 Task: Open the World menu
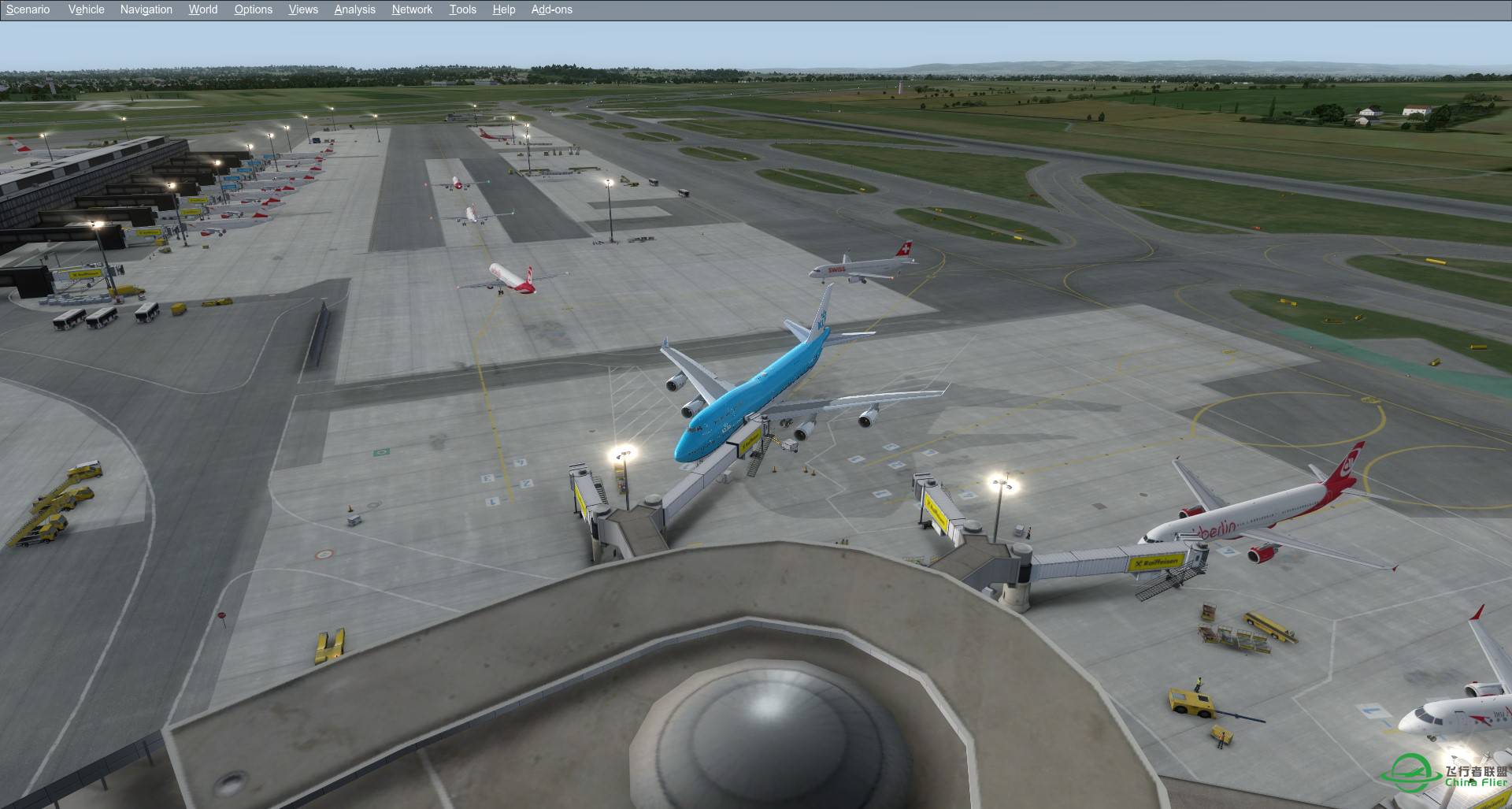202,9
